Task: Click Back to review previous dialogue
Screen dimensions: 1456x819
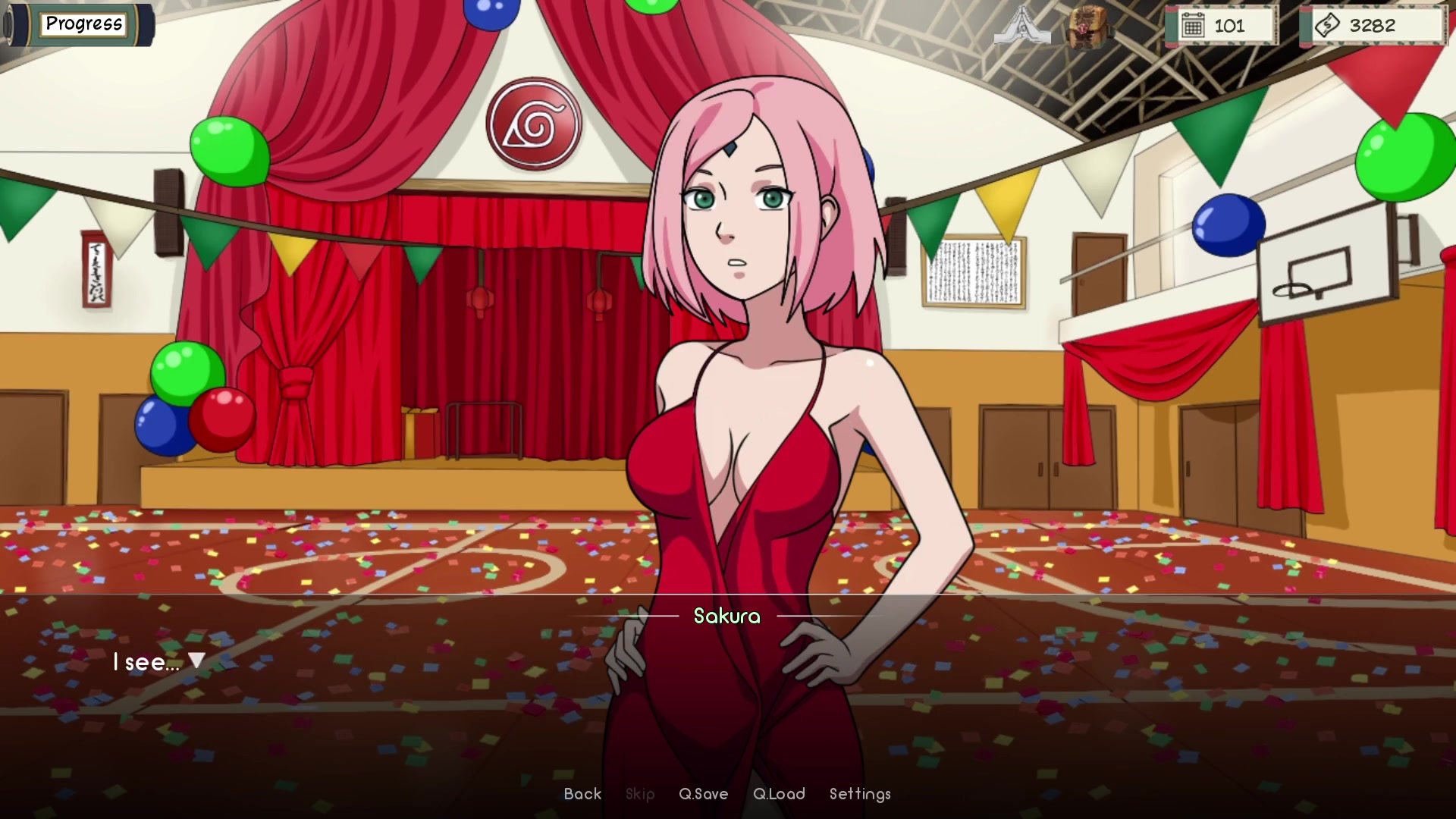Action: [582, 794]
